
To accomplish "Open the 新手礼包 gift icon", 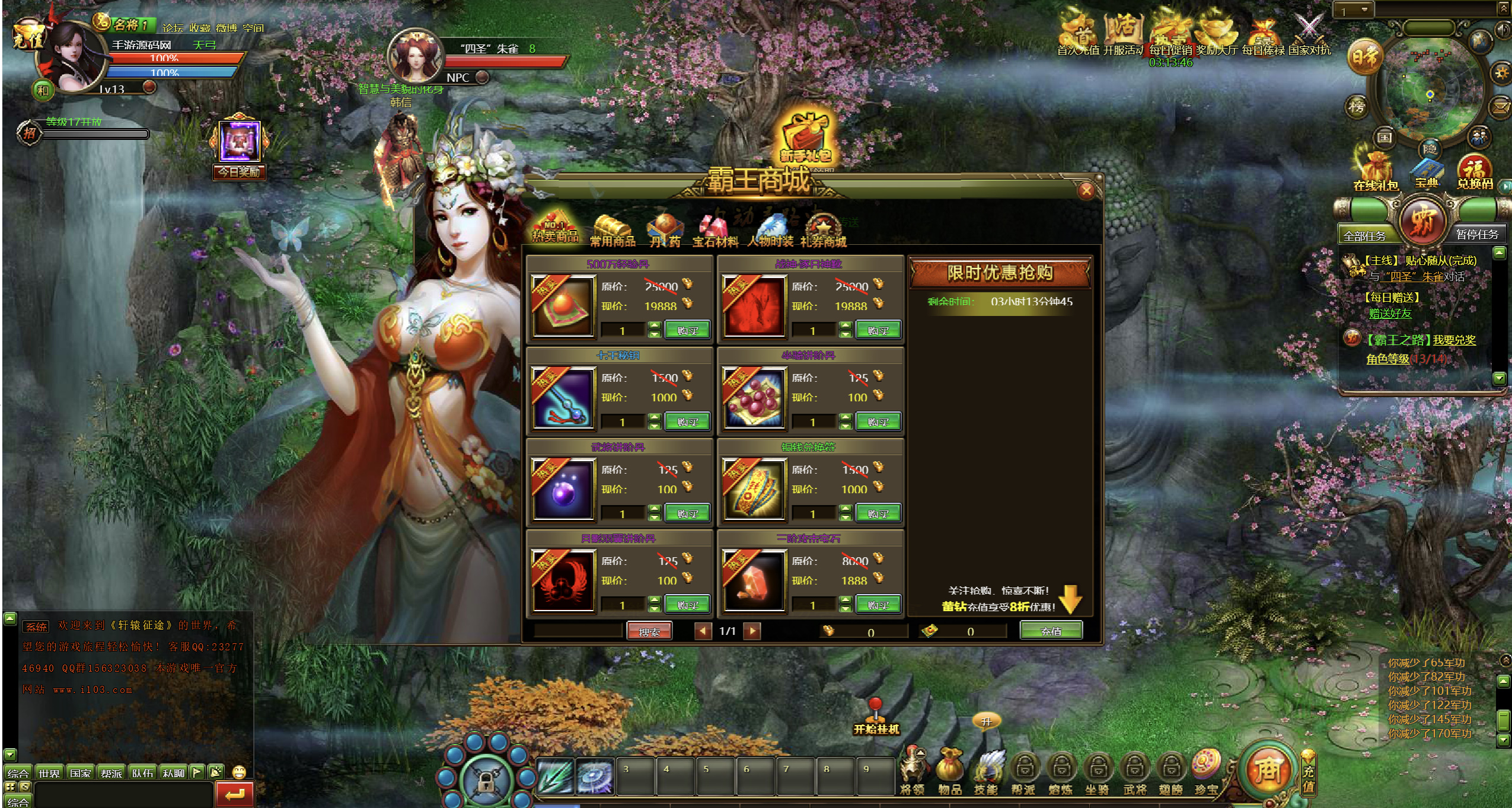I will click(805, 139).
